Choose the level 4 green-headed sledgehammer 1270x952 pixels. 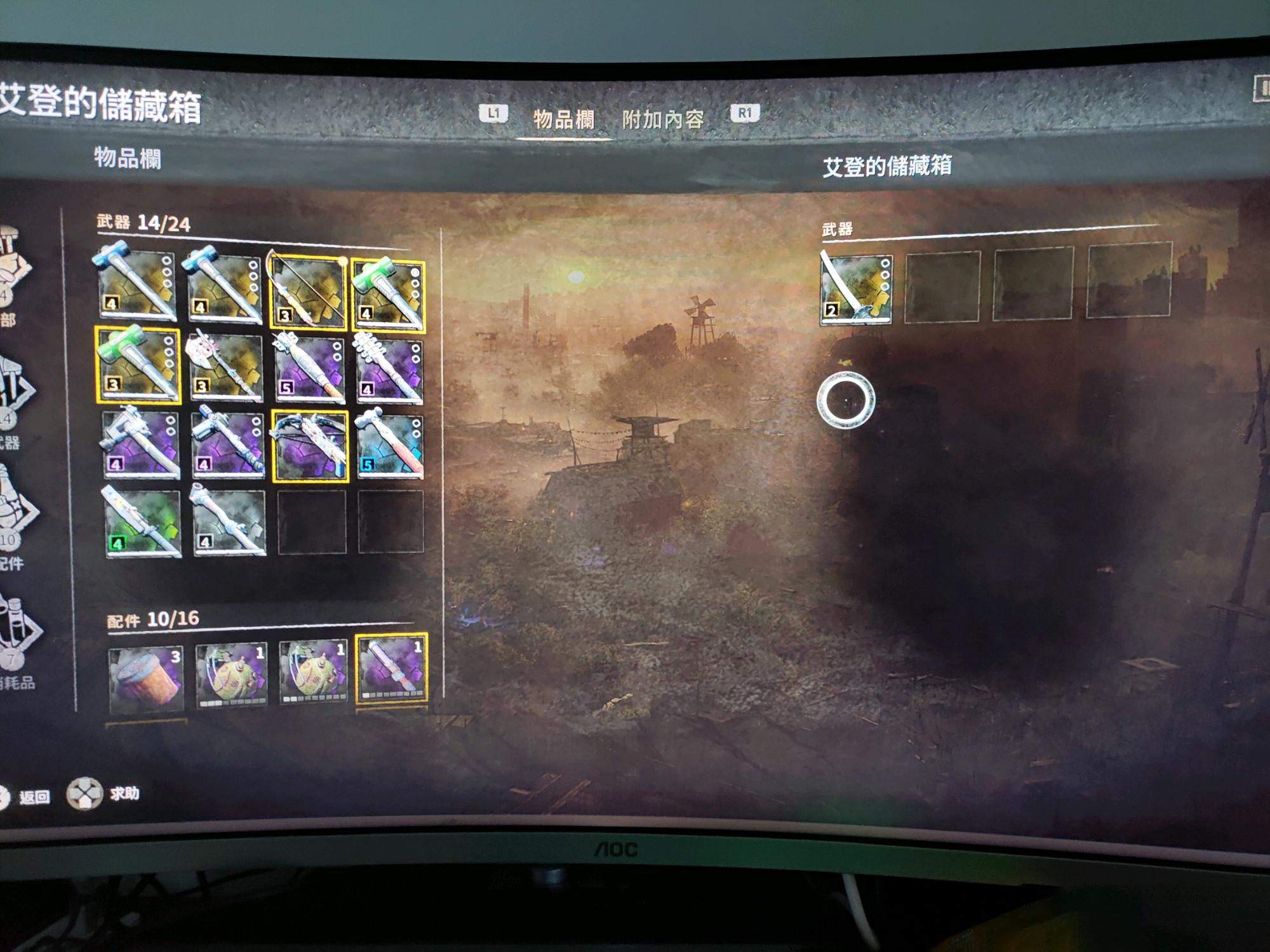click(x=389, y=294)
